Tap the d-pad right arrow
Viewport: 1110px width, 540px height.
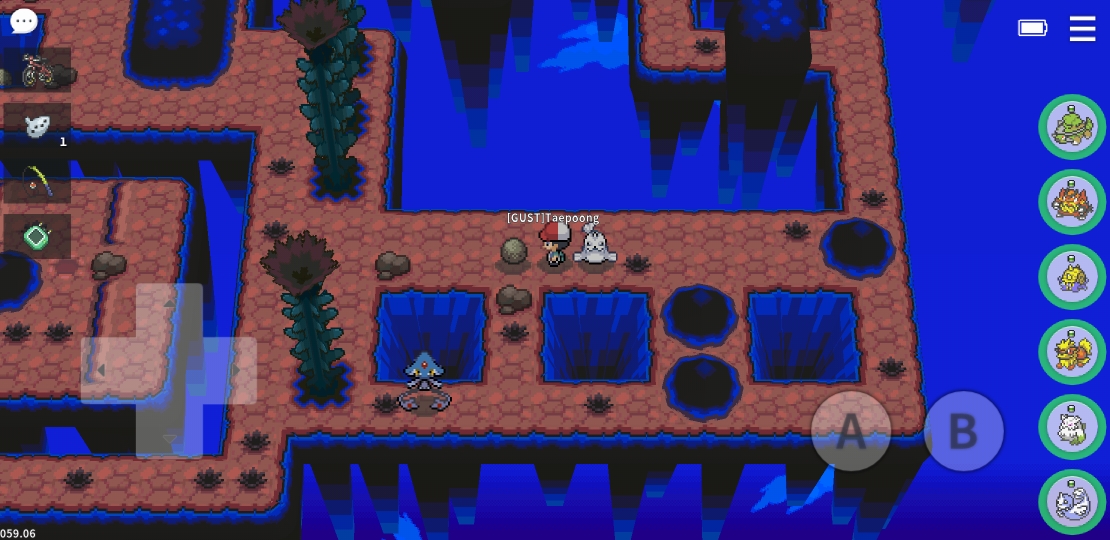click(236, 371)
